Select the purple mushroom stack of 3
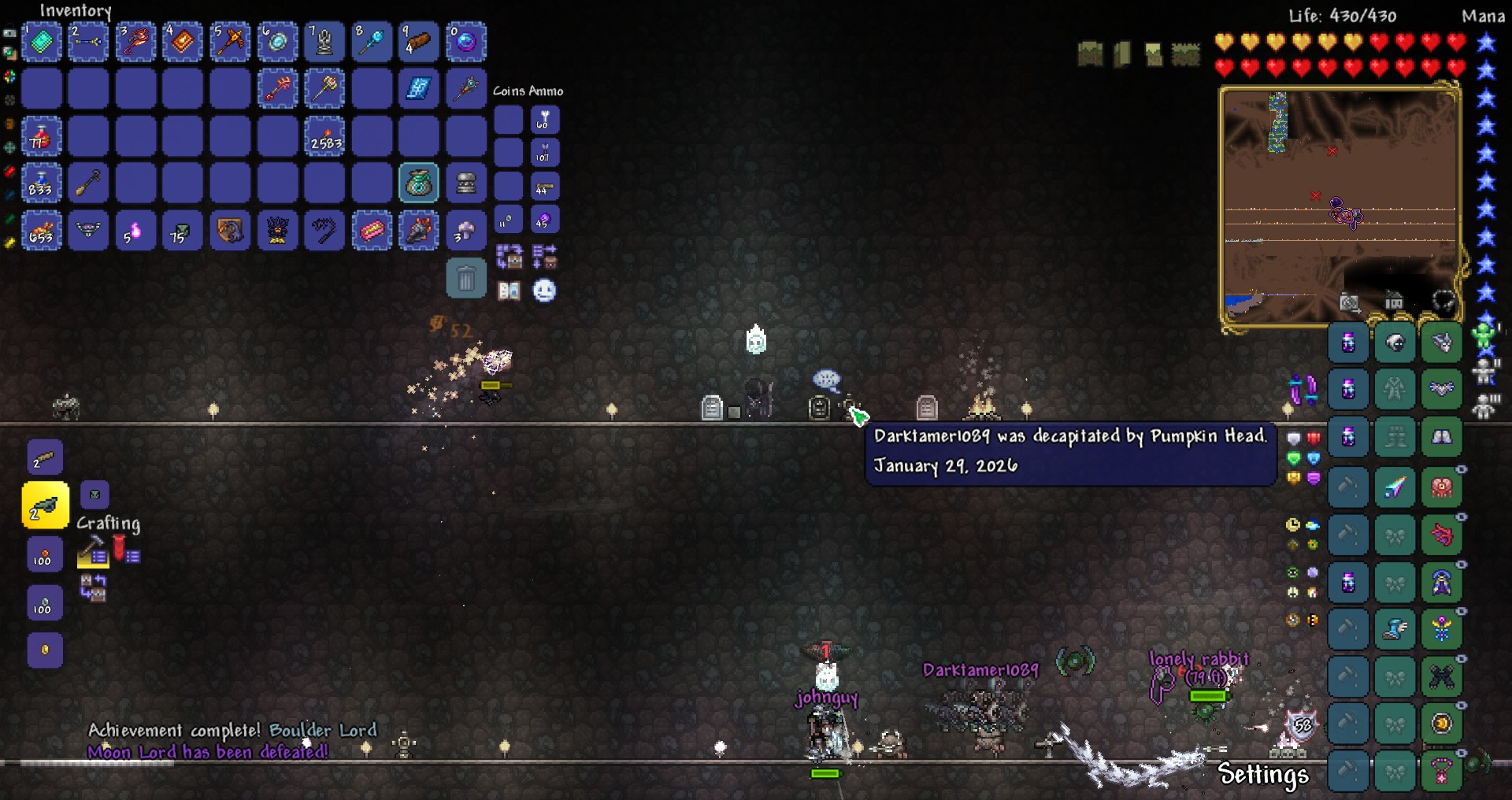The image size is (1512, 800). pos(466,231)
